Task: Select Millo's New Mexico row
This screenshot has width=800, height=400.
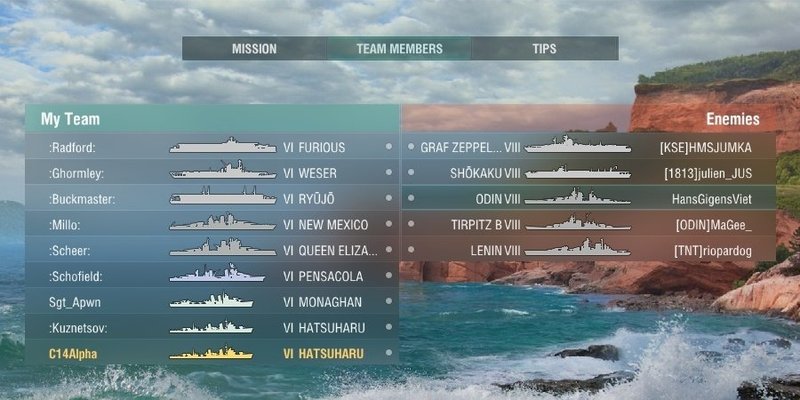Action: (212, 225)
